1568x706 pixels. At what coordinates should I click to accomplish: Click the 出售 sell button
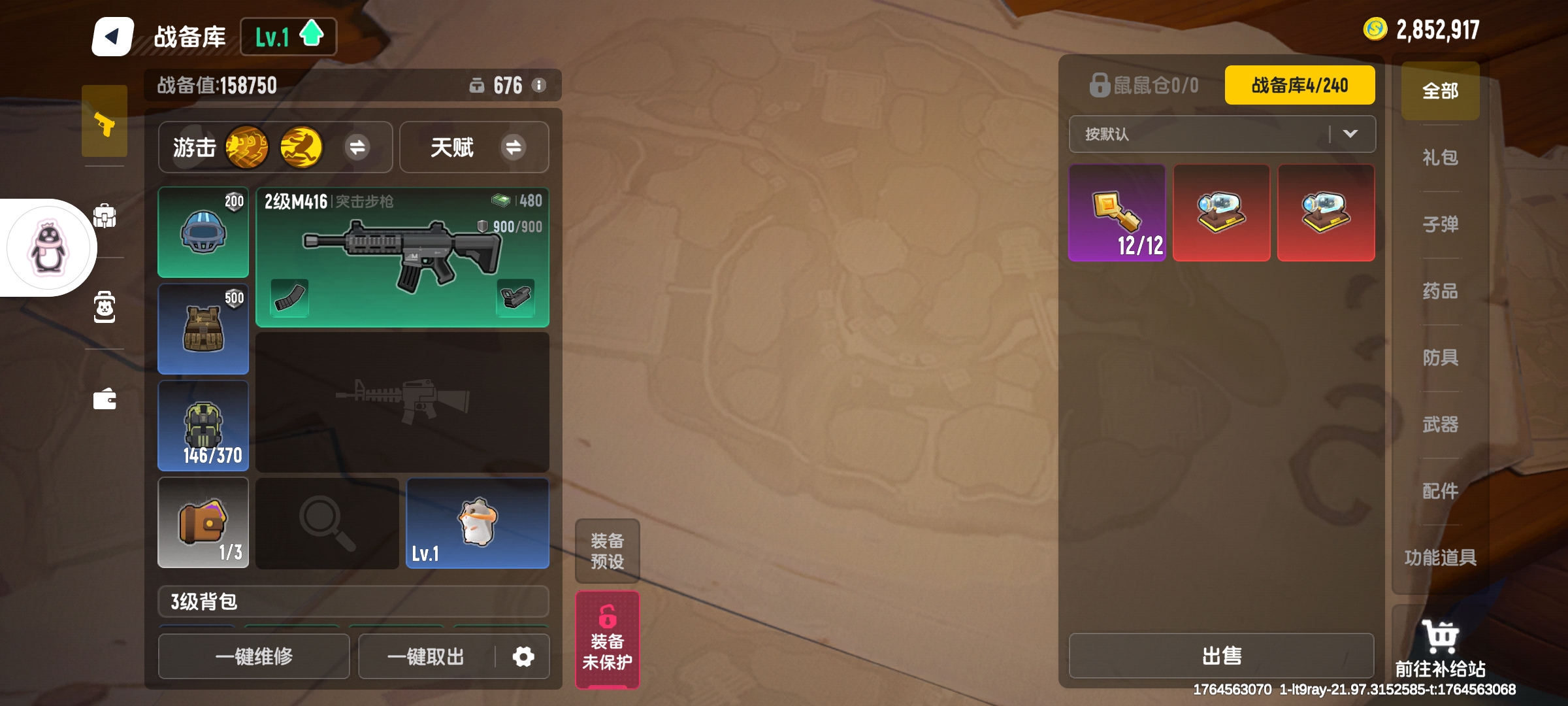point(1222,656)
